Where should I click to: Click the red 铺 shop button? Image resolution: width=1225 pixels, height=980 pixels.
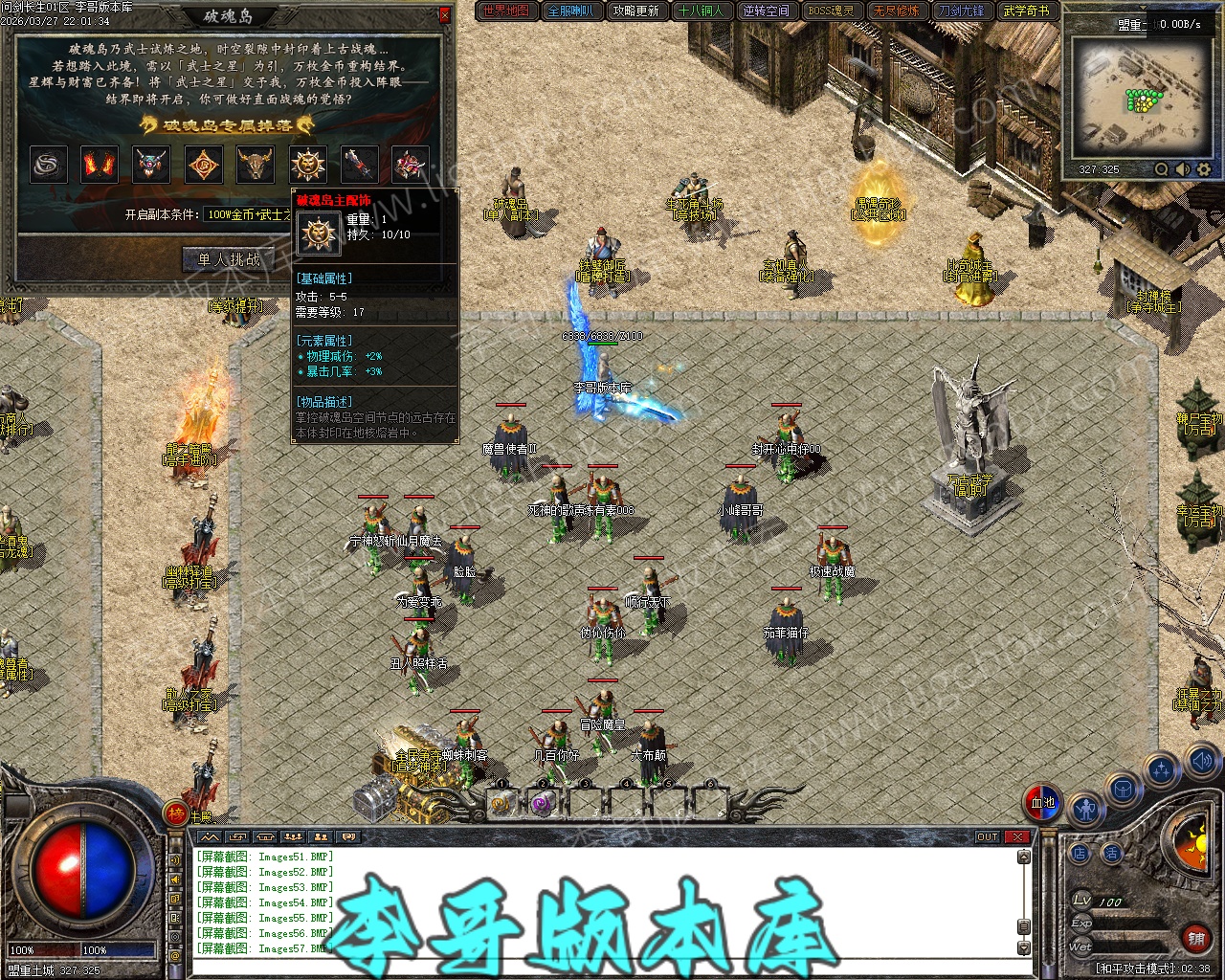click(x=1194, y=939)
